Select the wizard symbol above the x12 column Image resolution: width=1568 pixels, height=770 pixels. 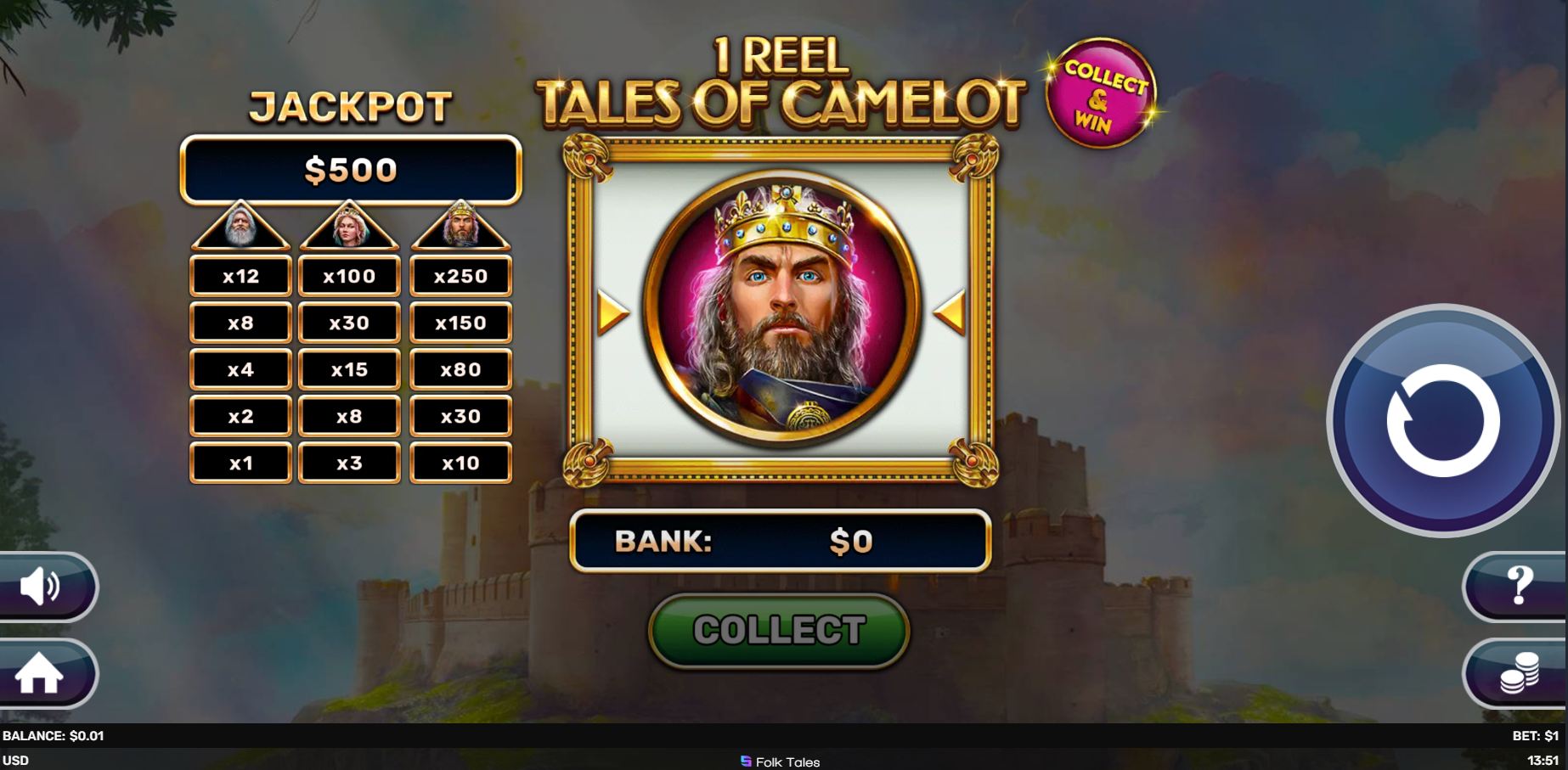tap(240, 229)
